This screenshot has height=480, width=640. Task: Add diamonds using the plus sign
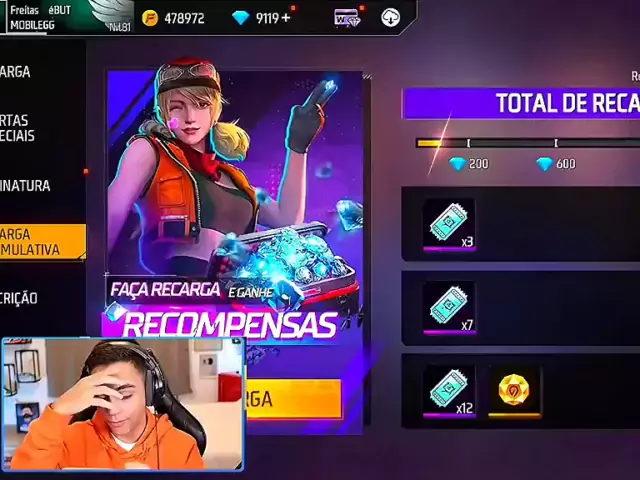click(x=287, y=18)
